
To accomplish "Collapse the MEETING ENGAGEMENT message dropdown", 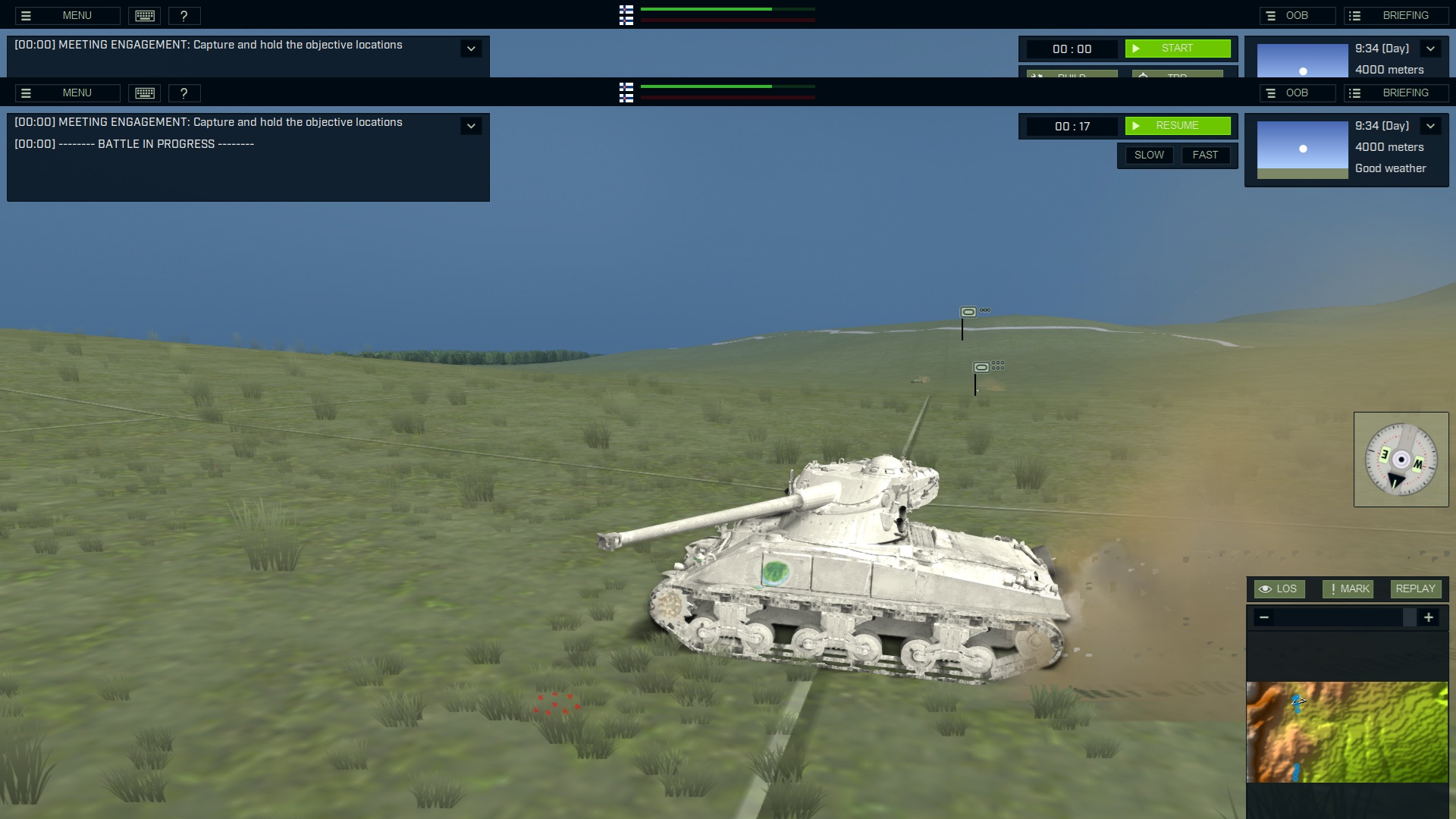I will click(472, 126).
